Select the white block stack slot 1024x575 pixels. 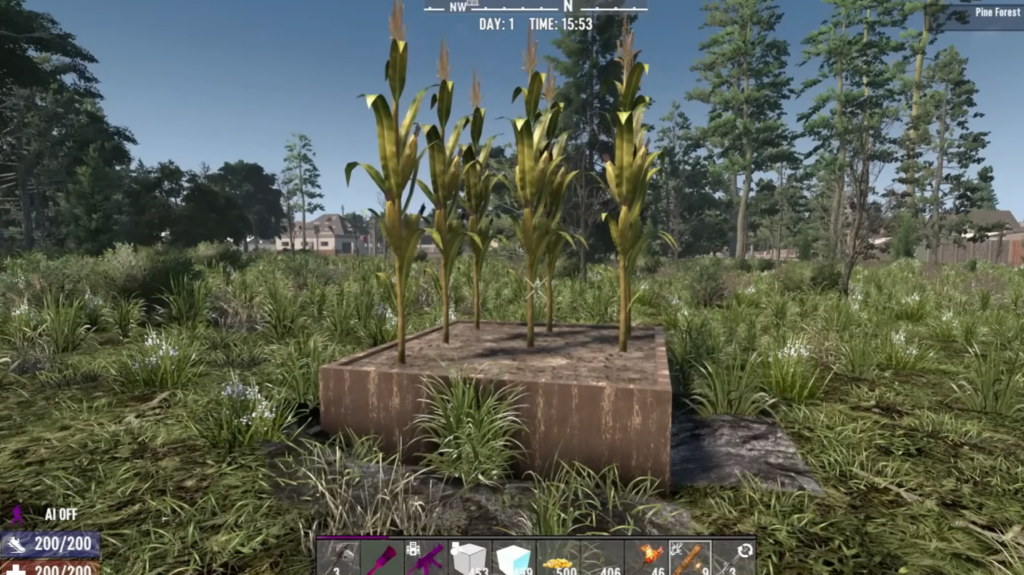click(x=470, y=558)
